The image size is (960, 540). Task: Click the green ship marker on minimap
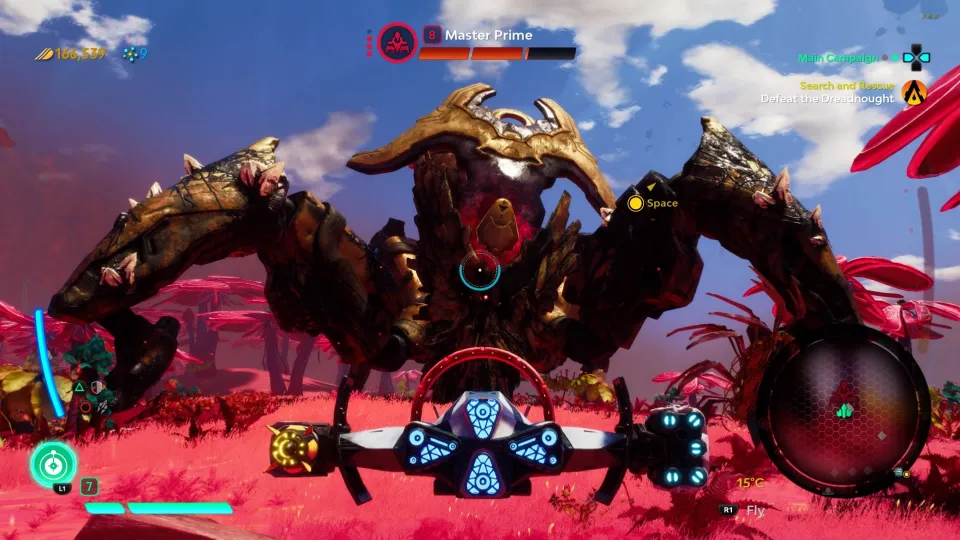[845, 410]
